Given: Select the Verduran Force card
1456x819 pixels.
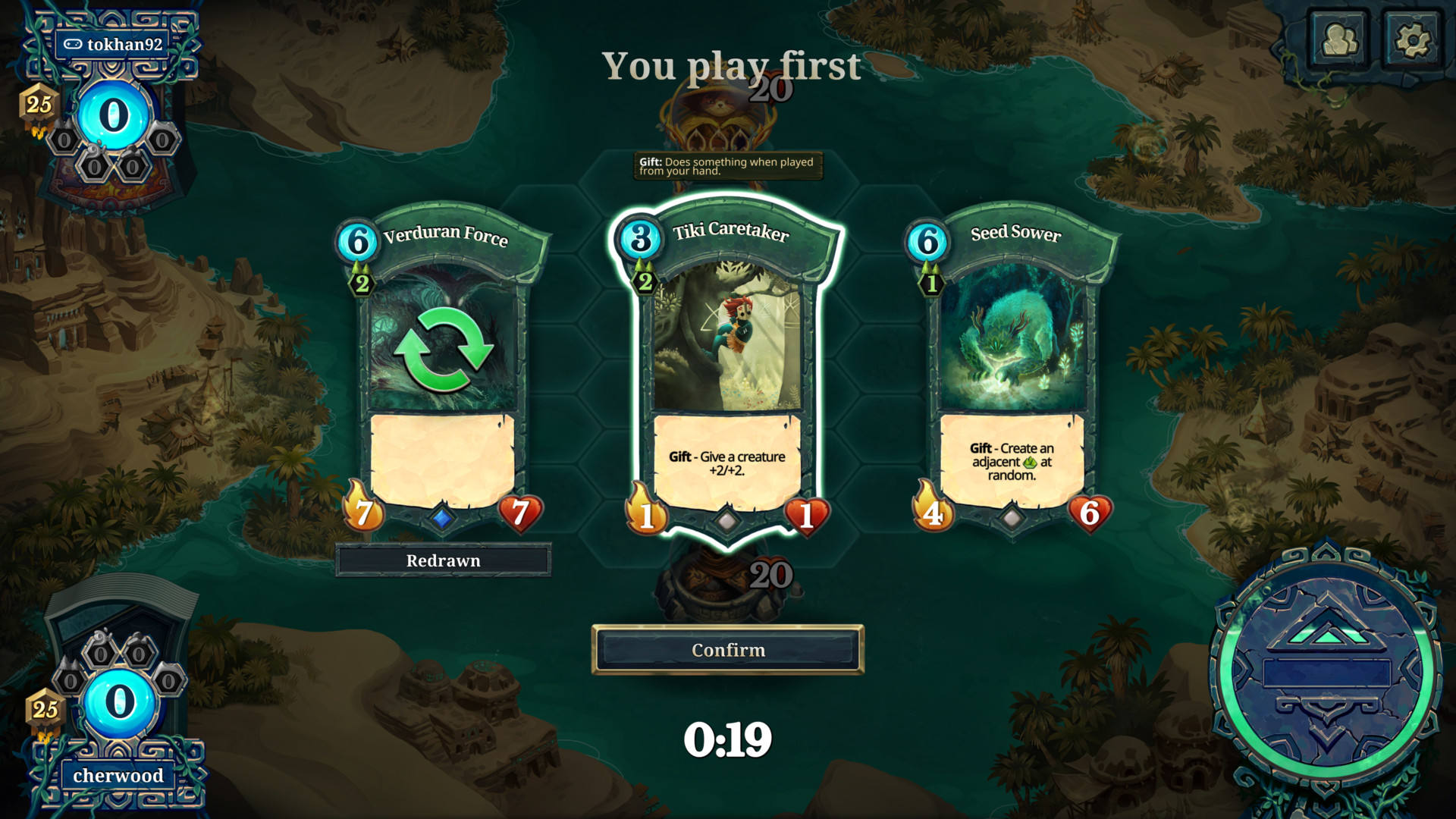Looking at the screenshot, I should [443, 364].
